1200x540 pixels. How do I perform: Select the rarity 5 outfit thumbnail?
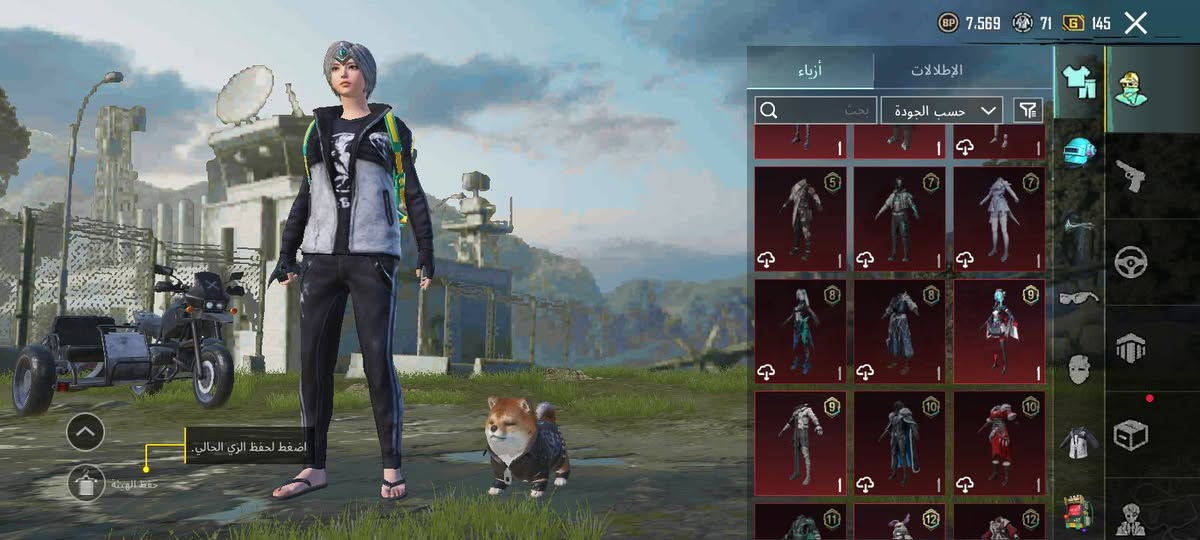pyautogui.click(x=800, y=219)
